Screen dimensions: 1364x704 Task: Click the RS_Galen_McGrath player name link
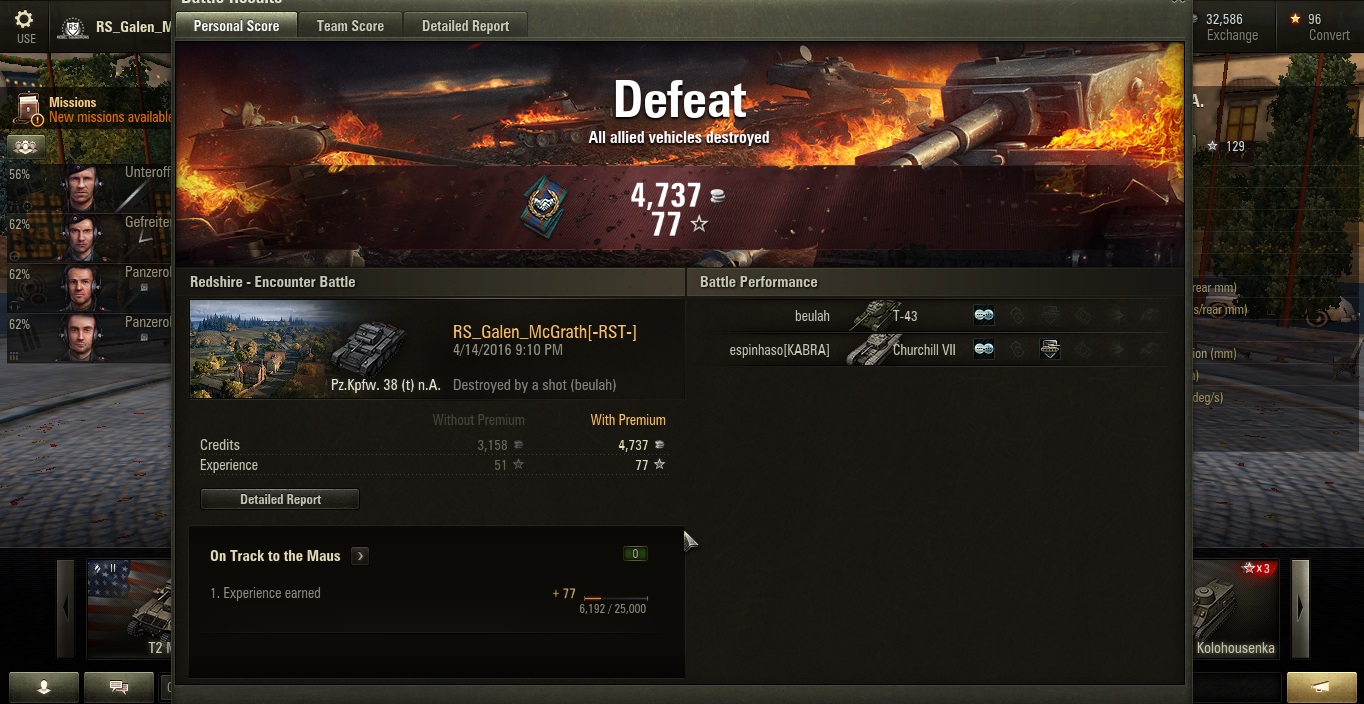click(x=544, y=332)
